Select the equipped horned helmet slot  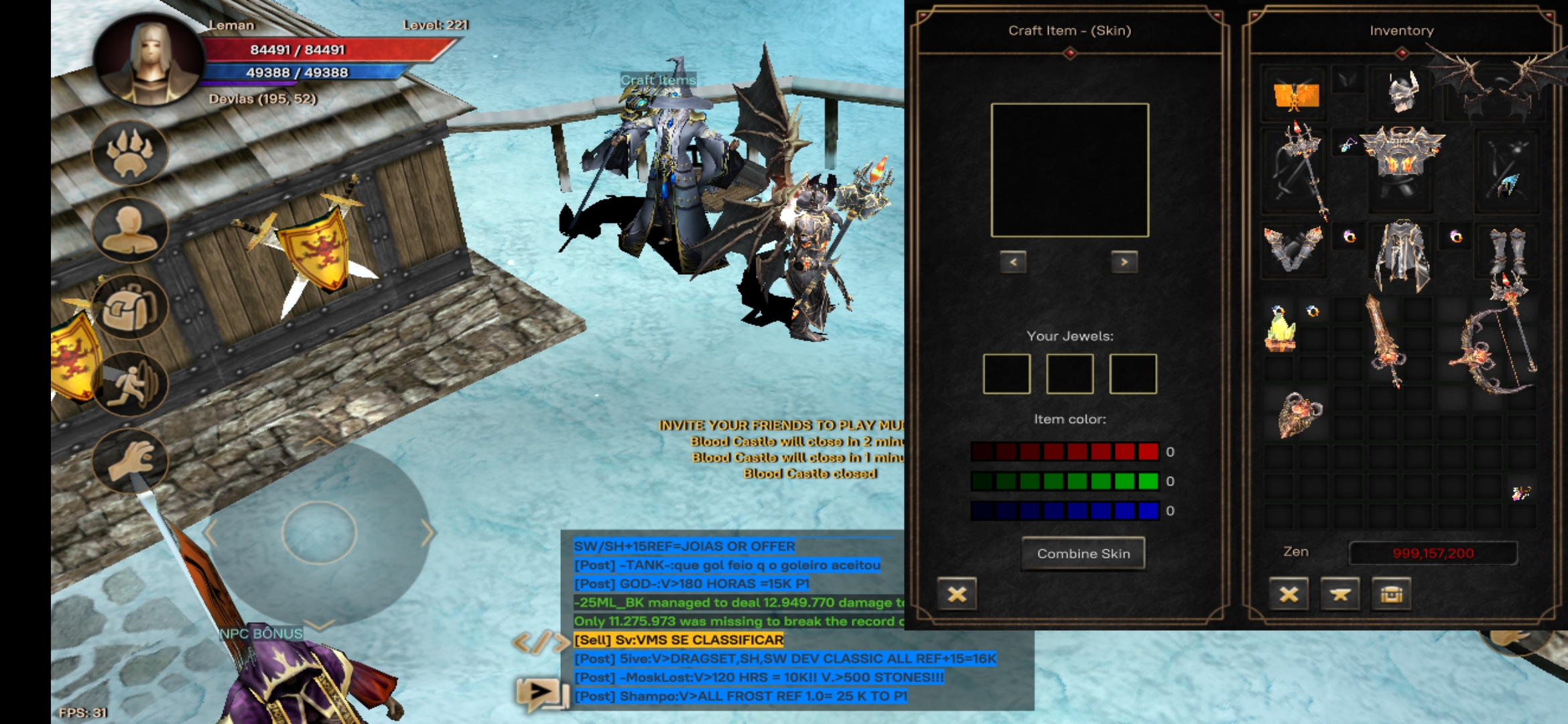[x=1402, y=94]
